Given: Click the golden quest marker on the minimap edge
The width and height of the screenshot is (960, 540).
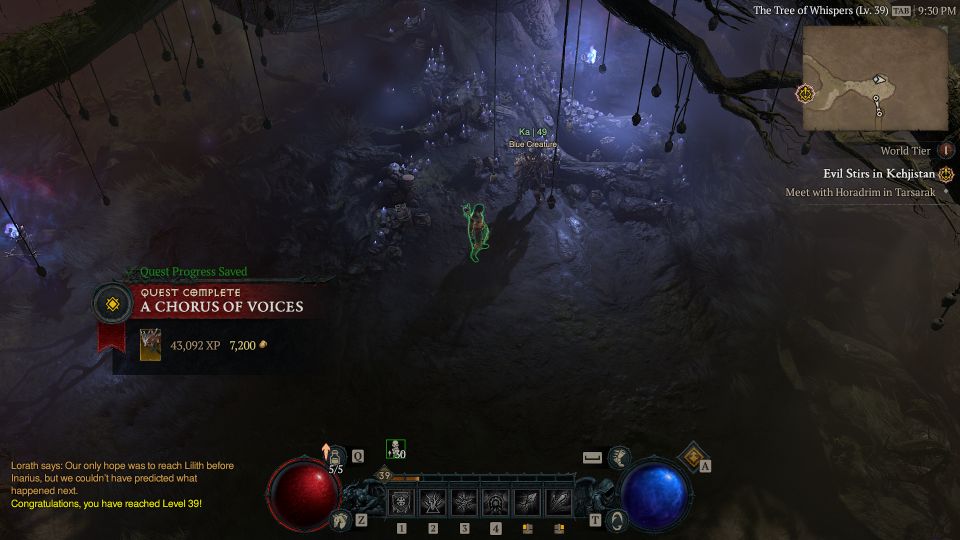Looking at the screenshot, I should click(x=805, y=93).
